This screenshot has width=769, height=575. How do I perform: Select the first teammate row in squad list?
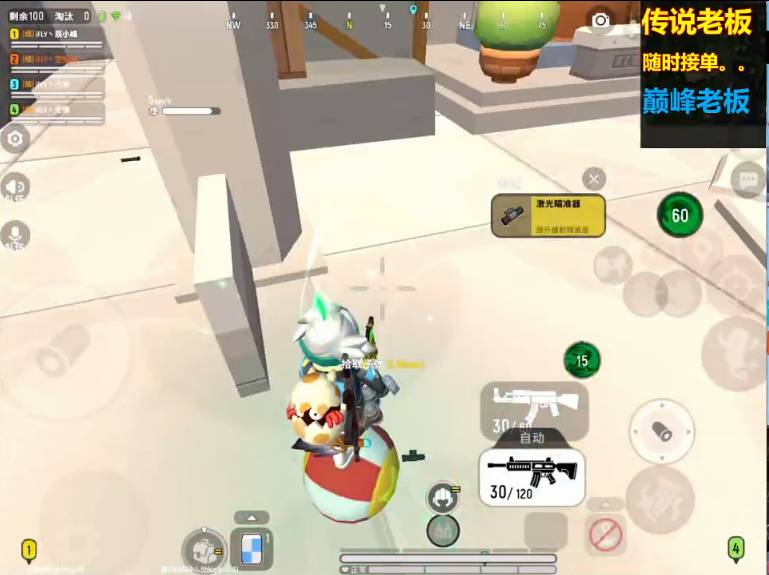[x=57, y=35]
